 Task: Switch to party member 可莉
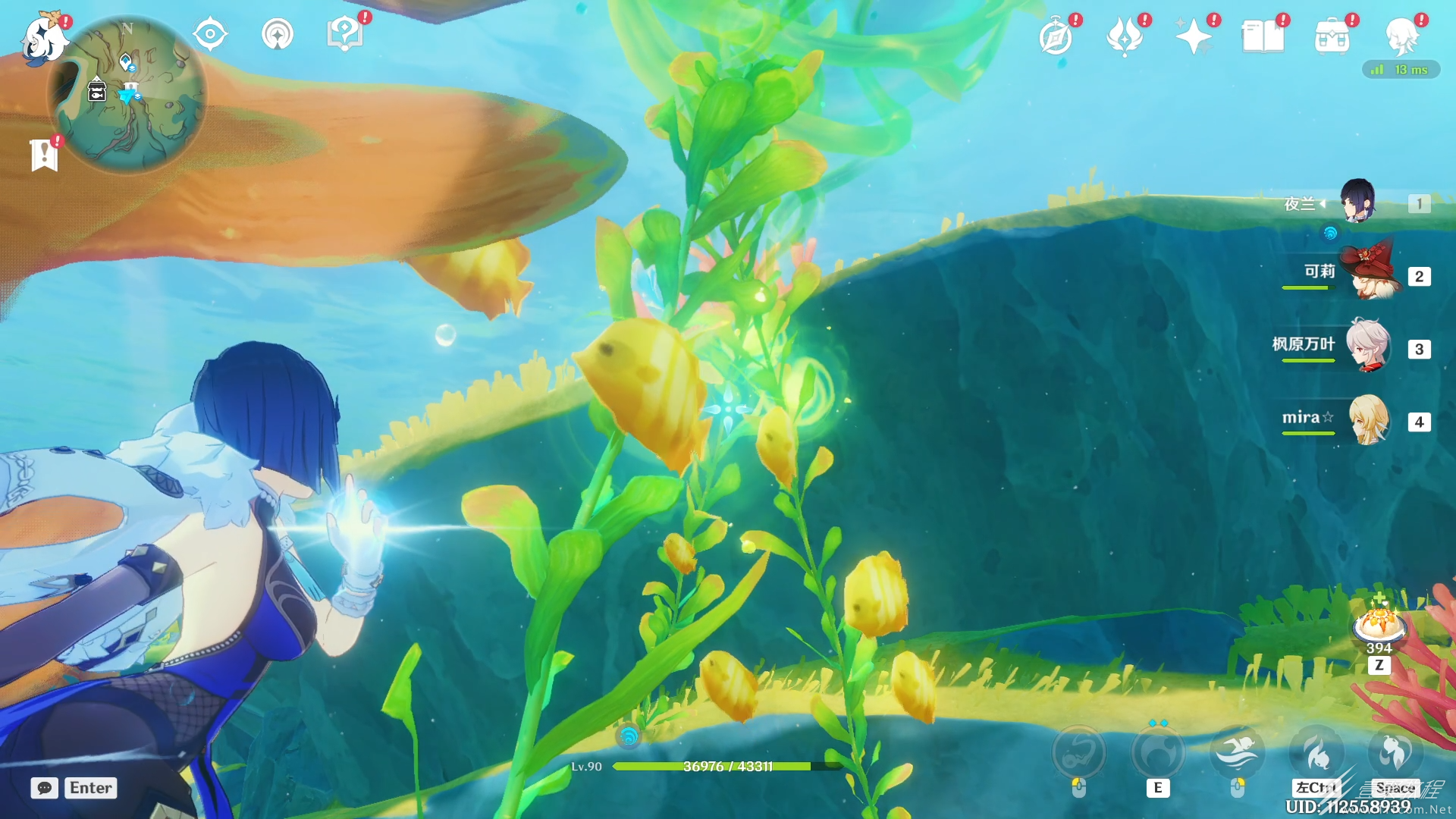[1370, 275]
